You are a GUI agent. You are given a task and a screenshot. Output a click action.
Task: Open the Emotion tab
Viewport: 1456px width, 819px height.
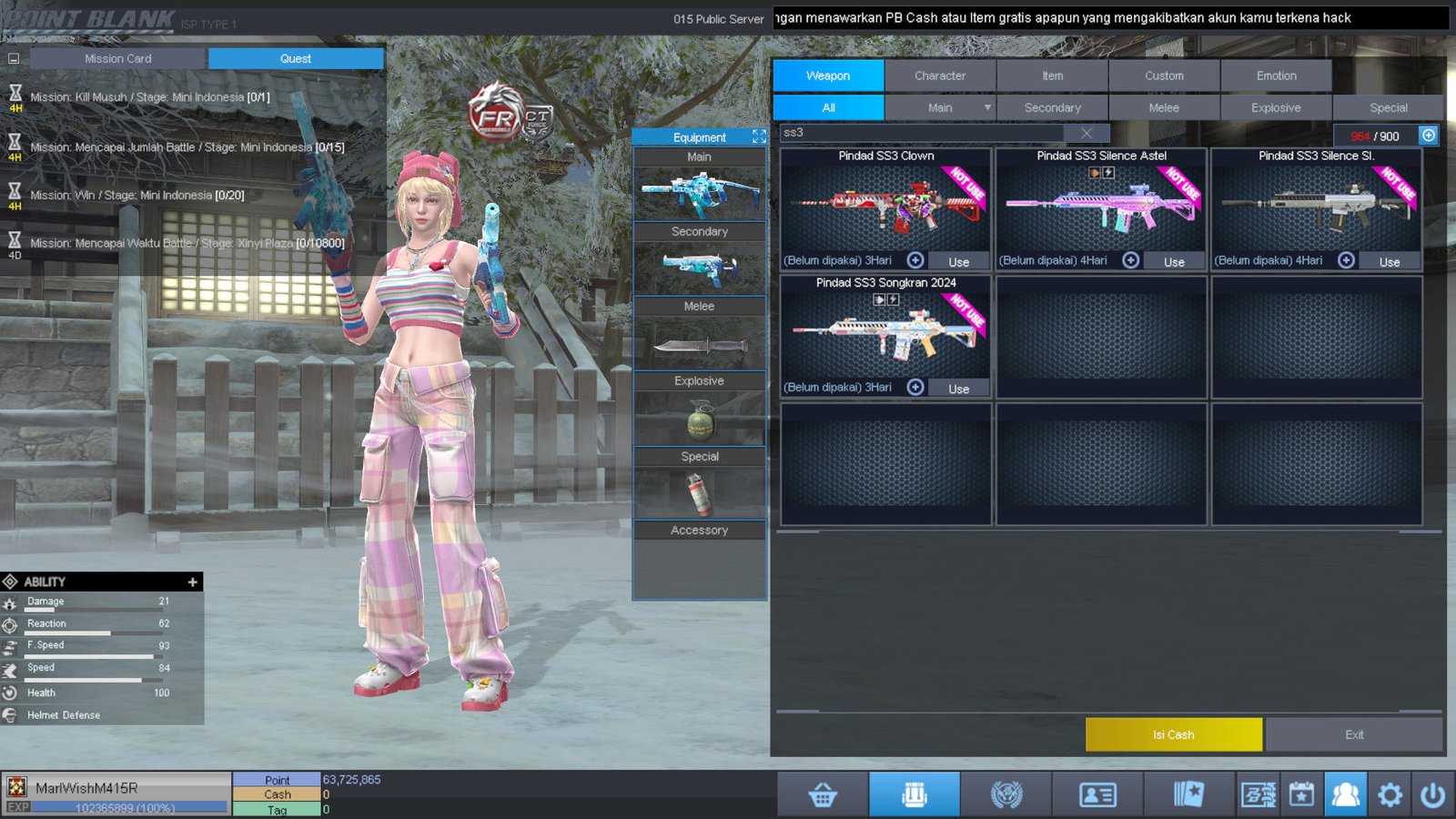1276,76
